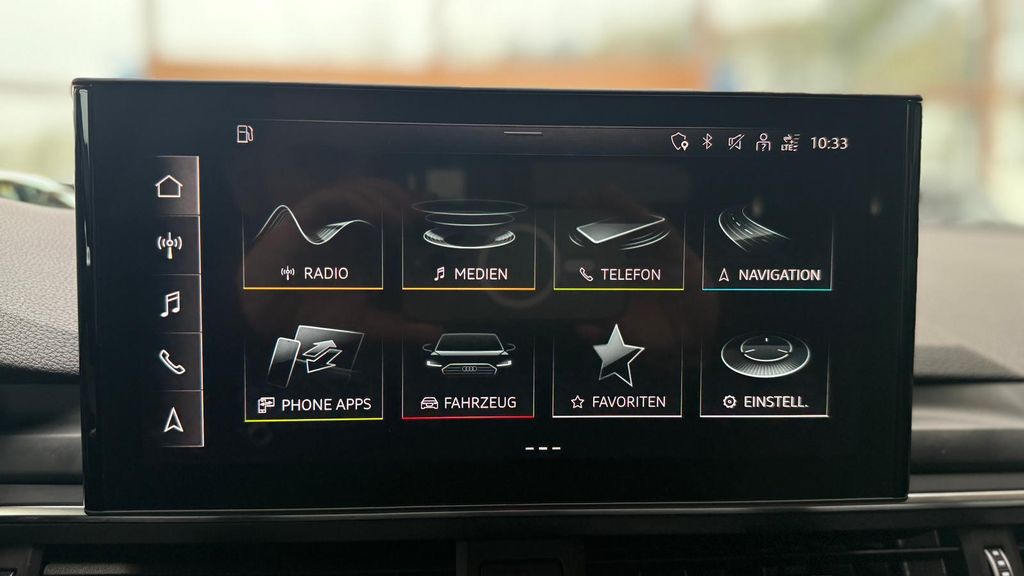The image size is (1024, 576).
Task: Choose the FAHRZEUG tile
Action: 468,374
